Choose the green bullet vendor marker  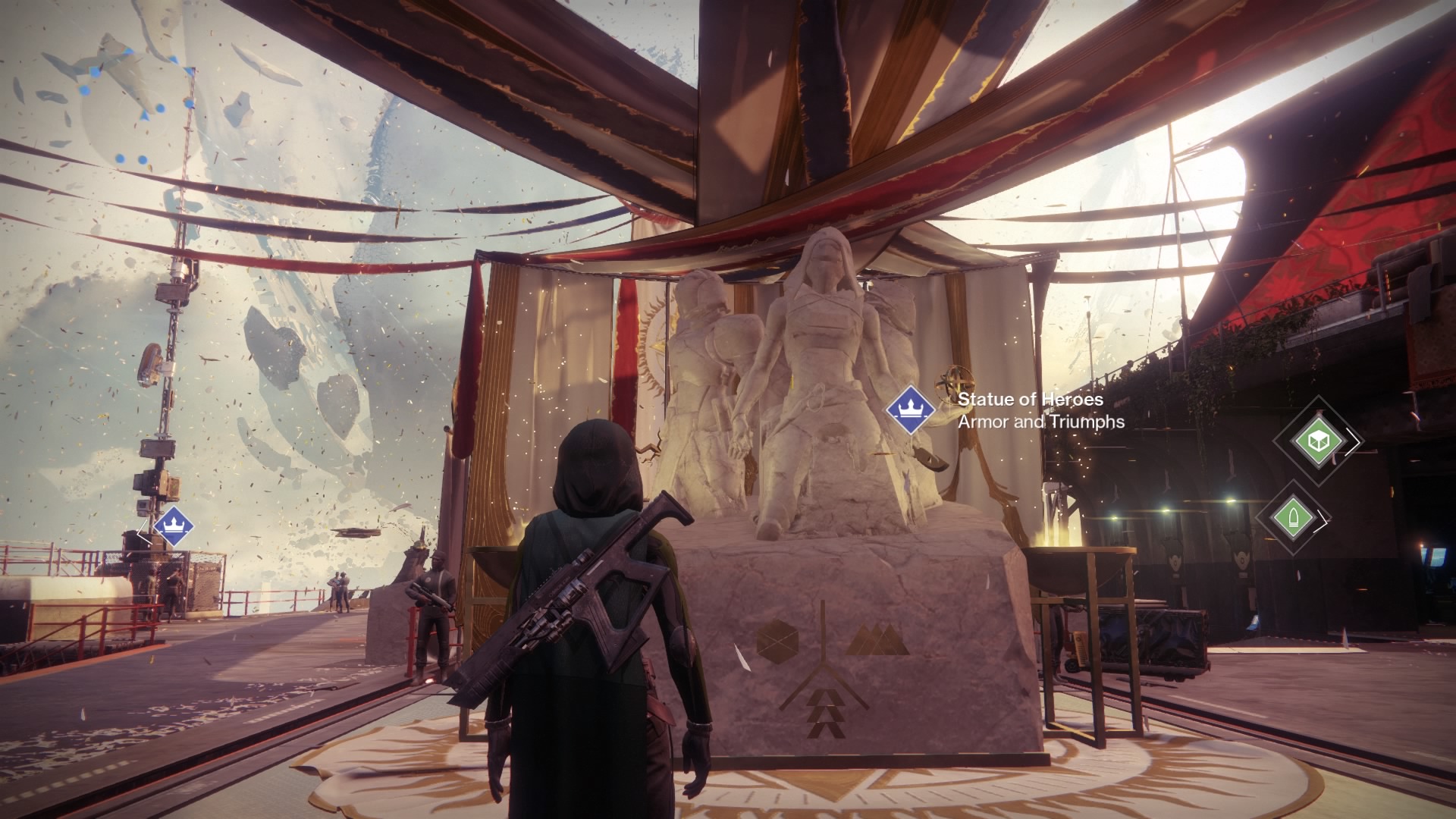[x=1291, y=519]
